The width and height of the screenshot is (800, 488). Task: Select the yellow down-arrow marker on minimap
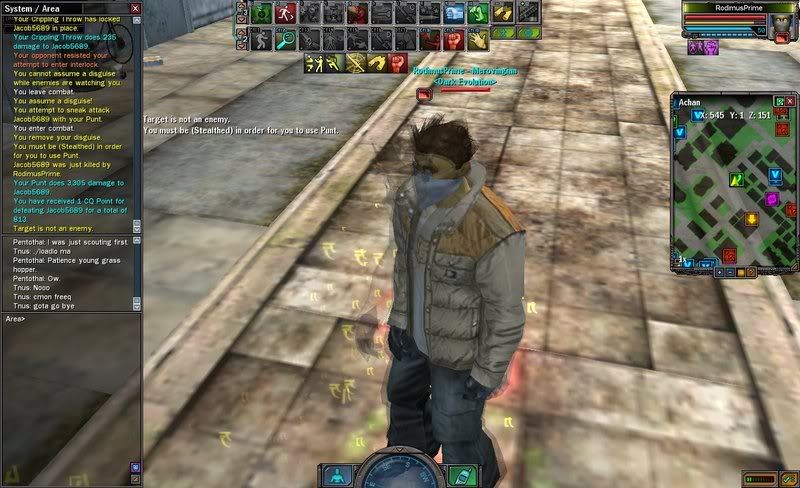tap(750, 219)
